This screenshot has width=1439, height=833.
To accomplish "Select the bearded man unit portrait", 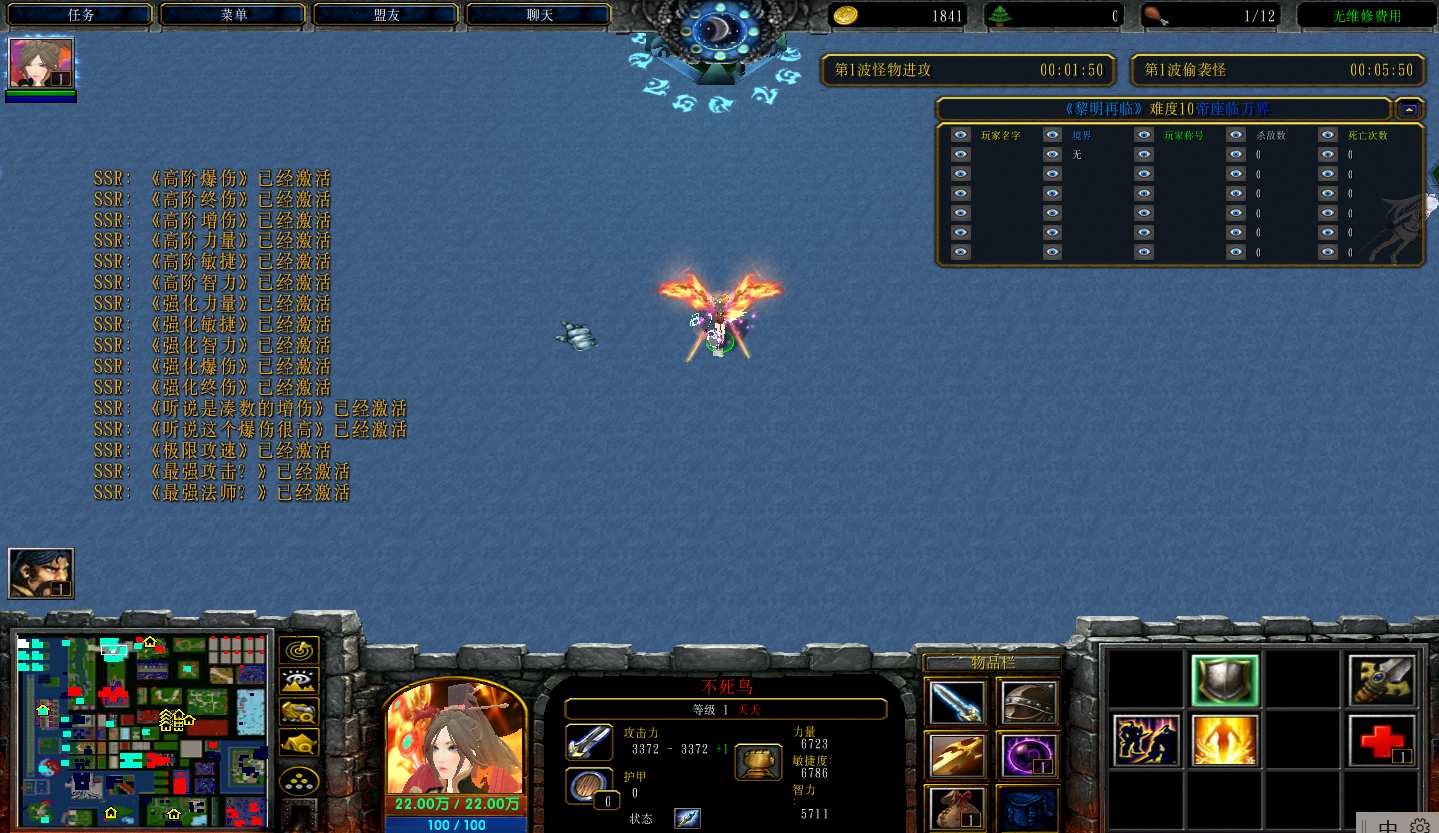I will [41, 573].
